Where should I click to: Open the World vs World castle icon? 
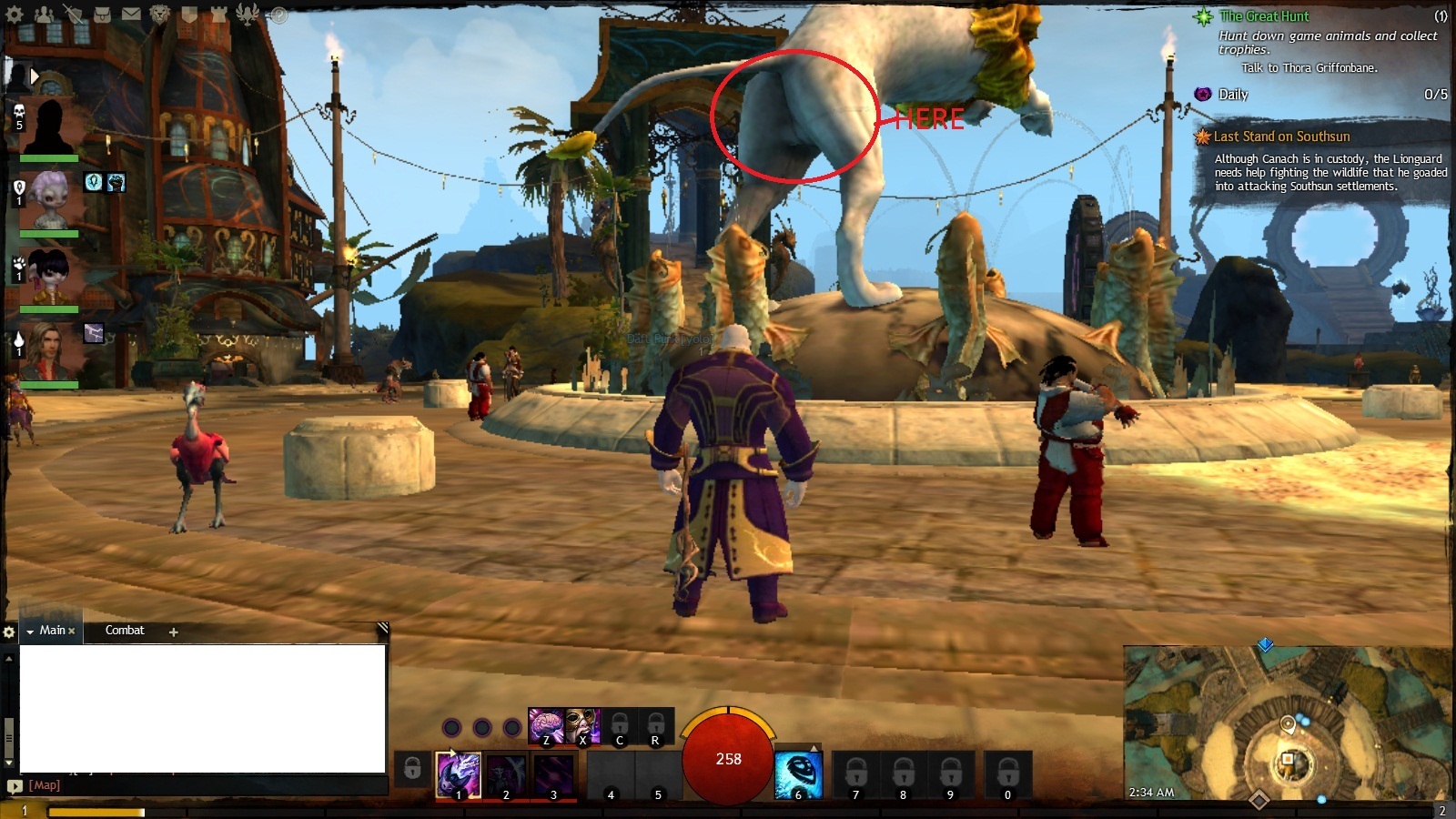click(217, 15)
